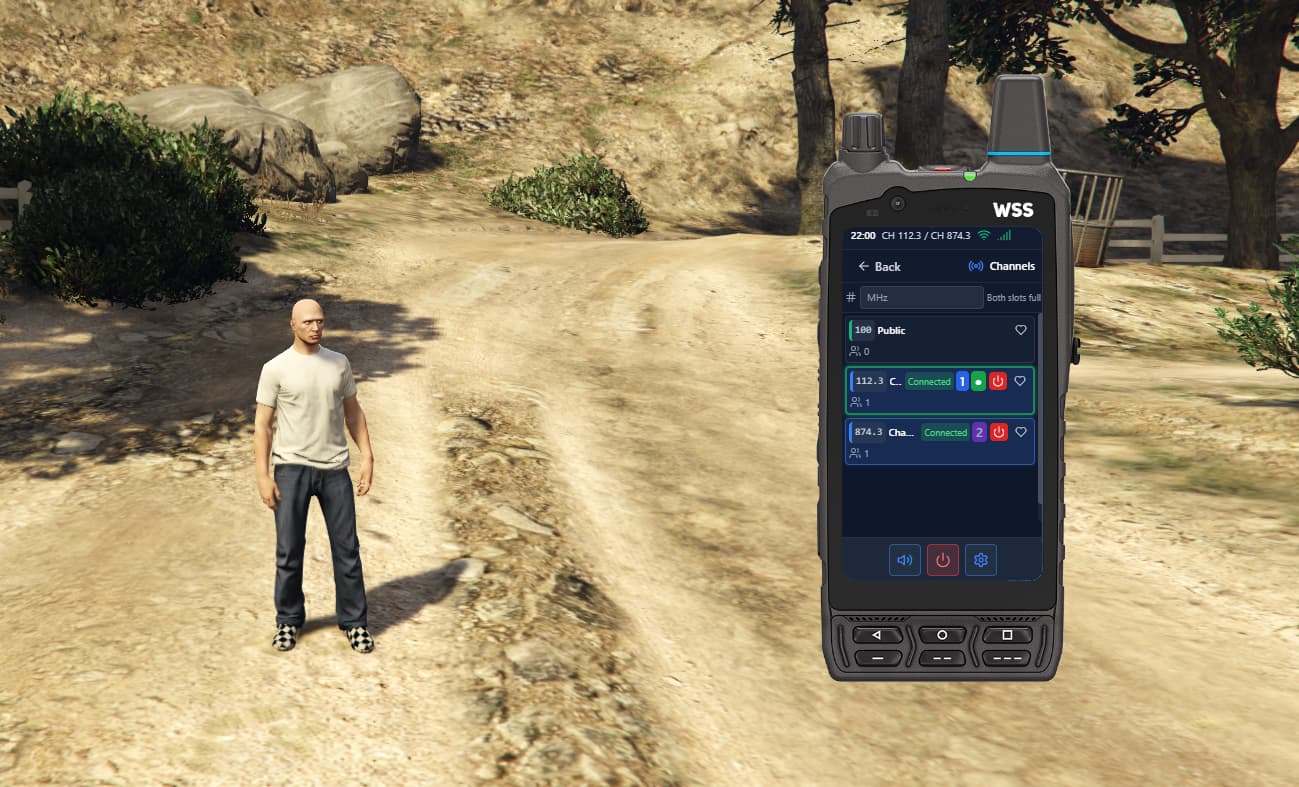Click the double-dash hardware key

pos(942,658)
